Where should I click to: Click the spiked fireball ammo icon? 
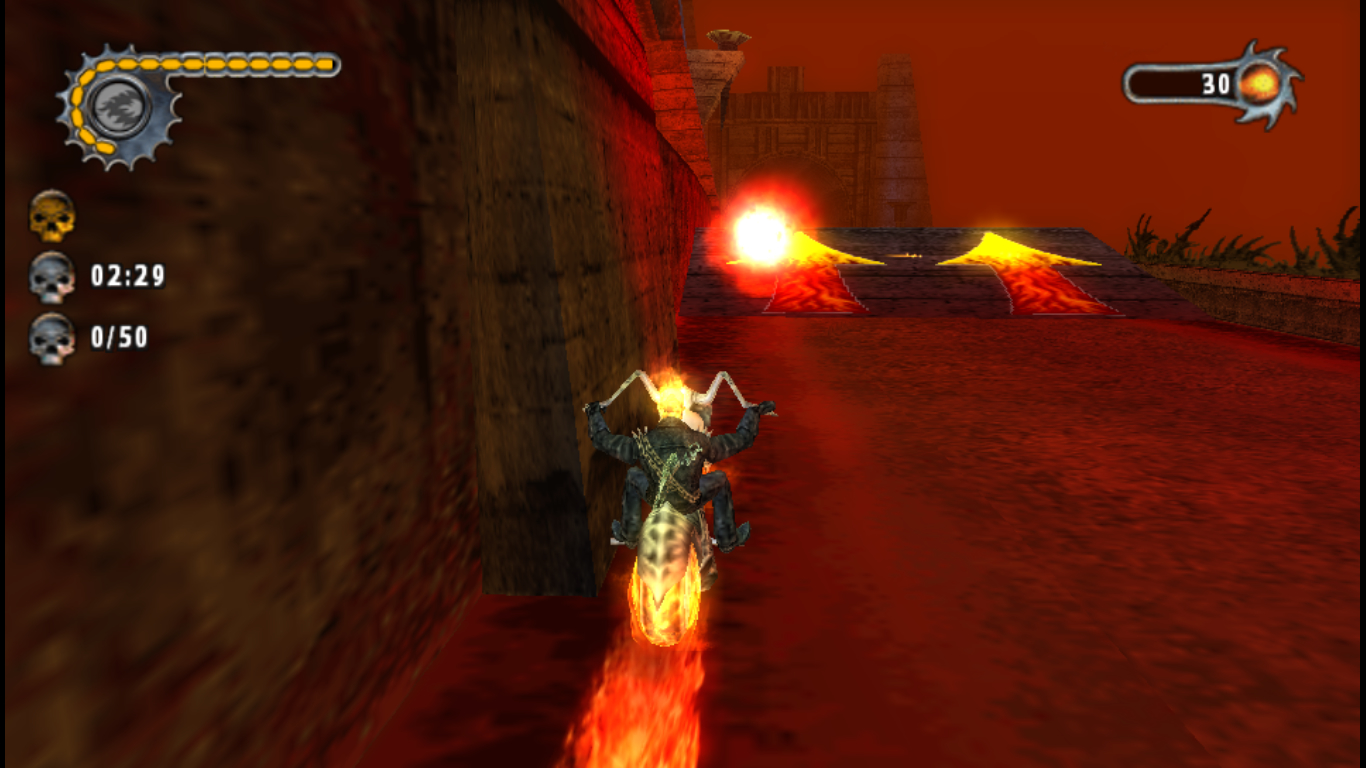1261,85
